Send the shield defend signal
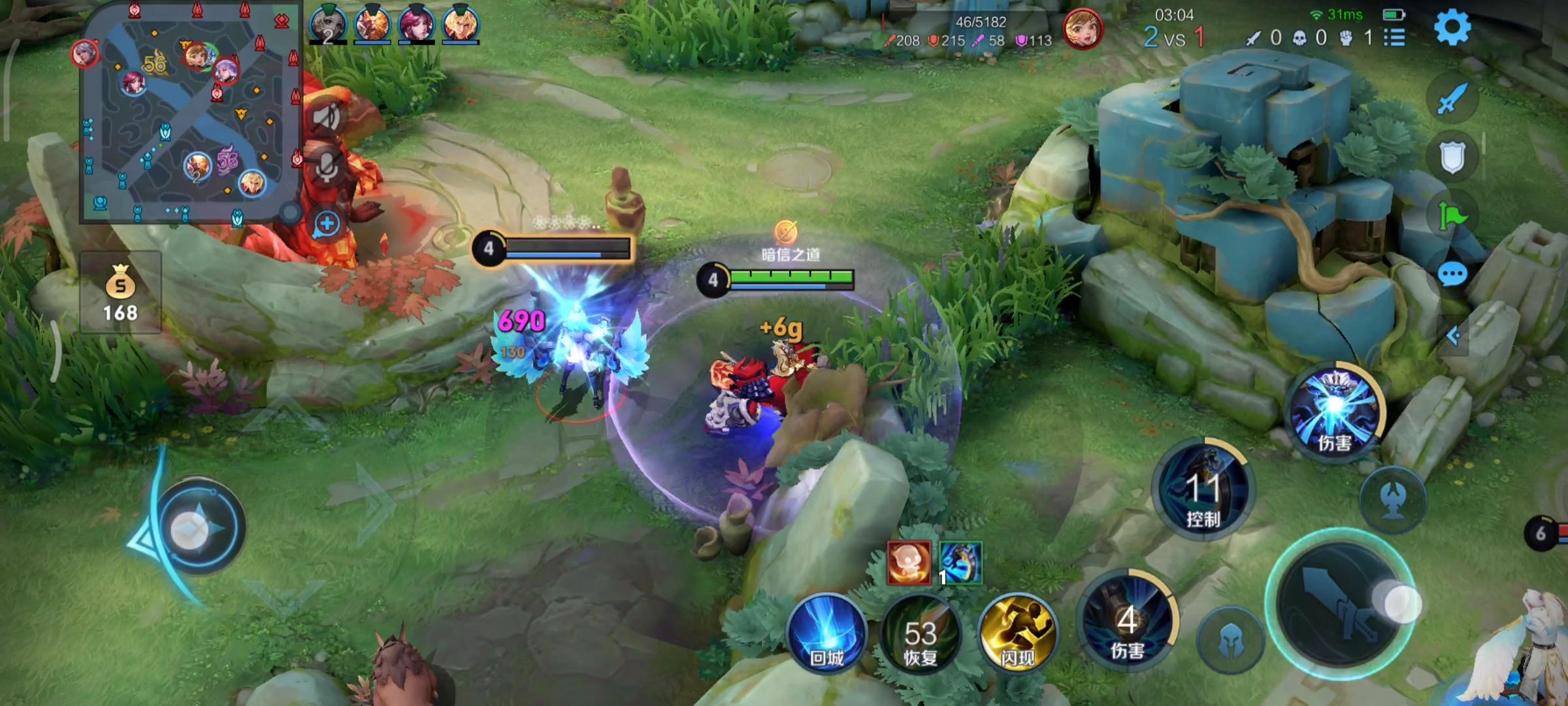 1452,158
